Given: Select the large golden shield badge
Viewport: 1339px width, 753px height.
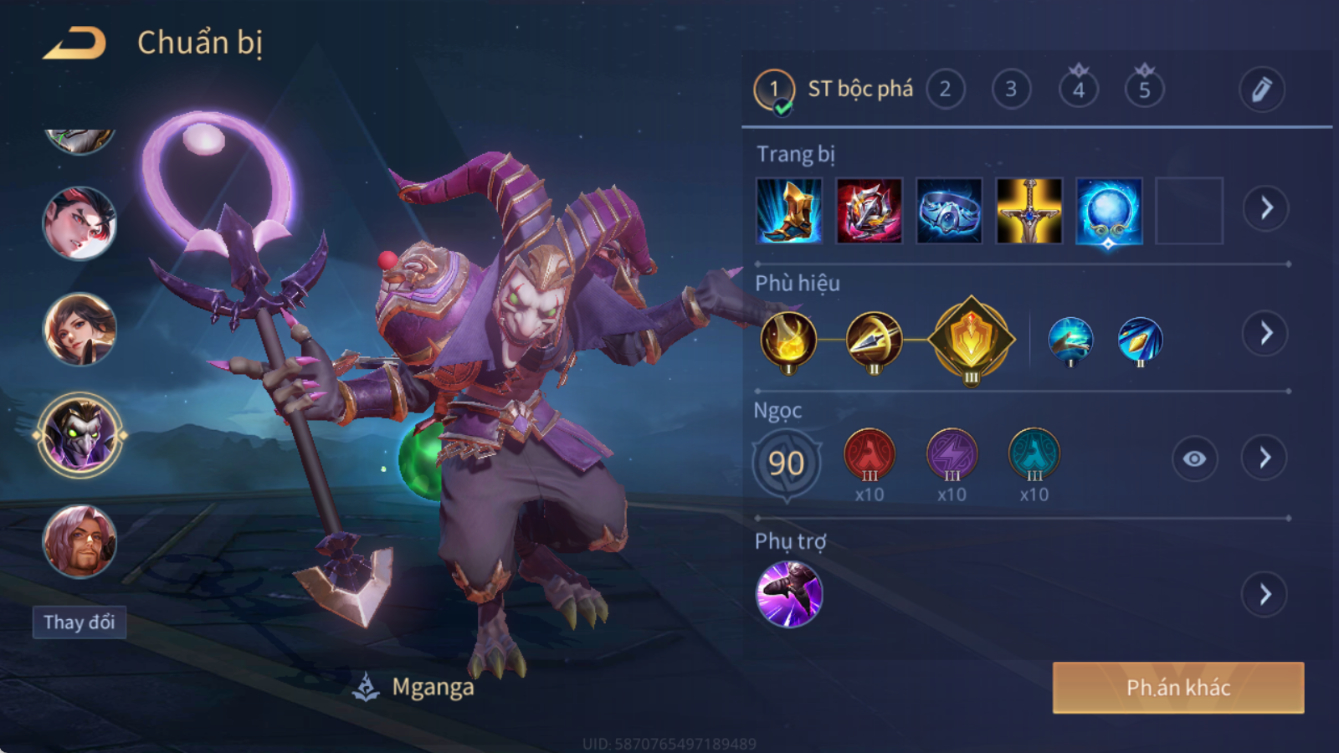Looking at the screenshot, I should [971, 340].
